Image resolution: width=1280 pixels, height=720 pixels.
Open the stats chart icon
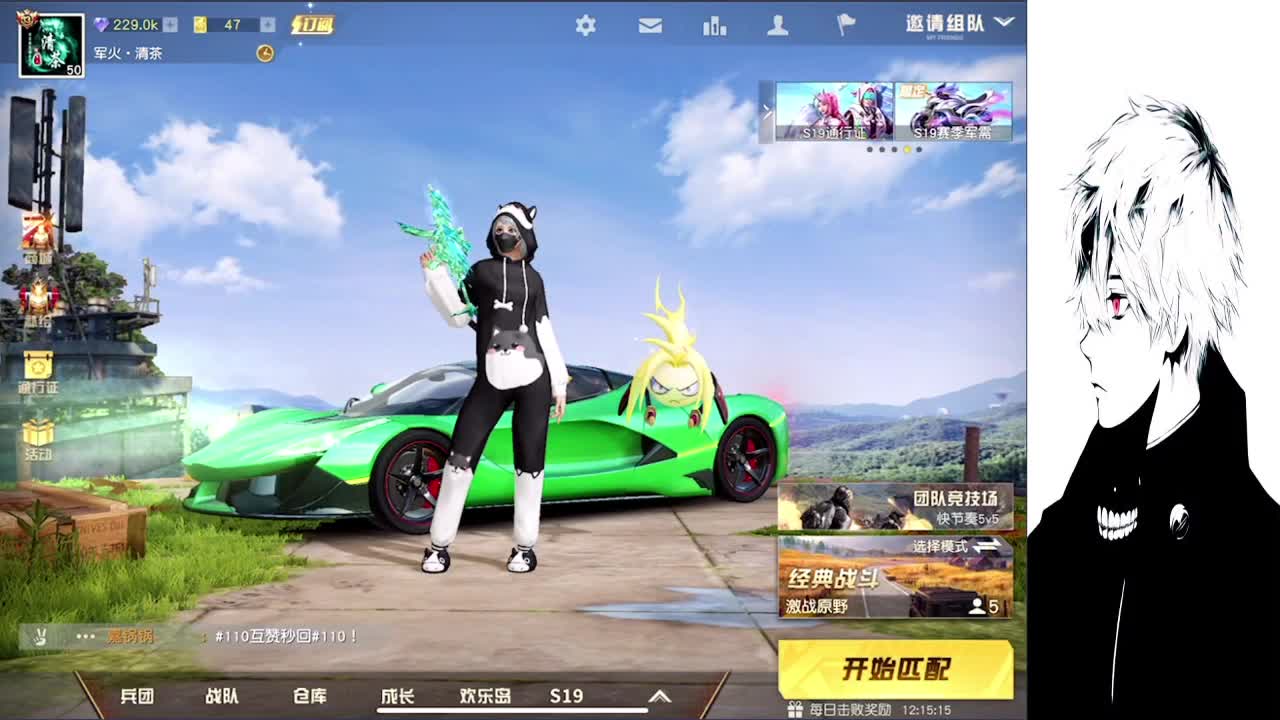(713, 27)
